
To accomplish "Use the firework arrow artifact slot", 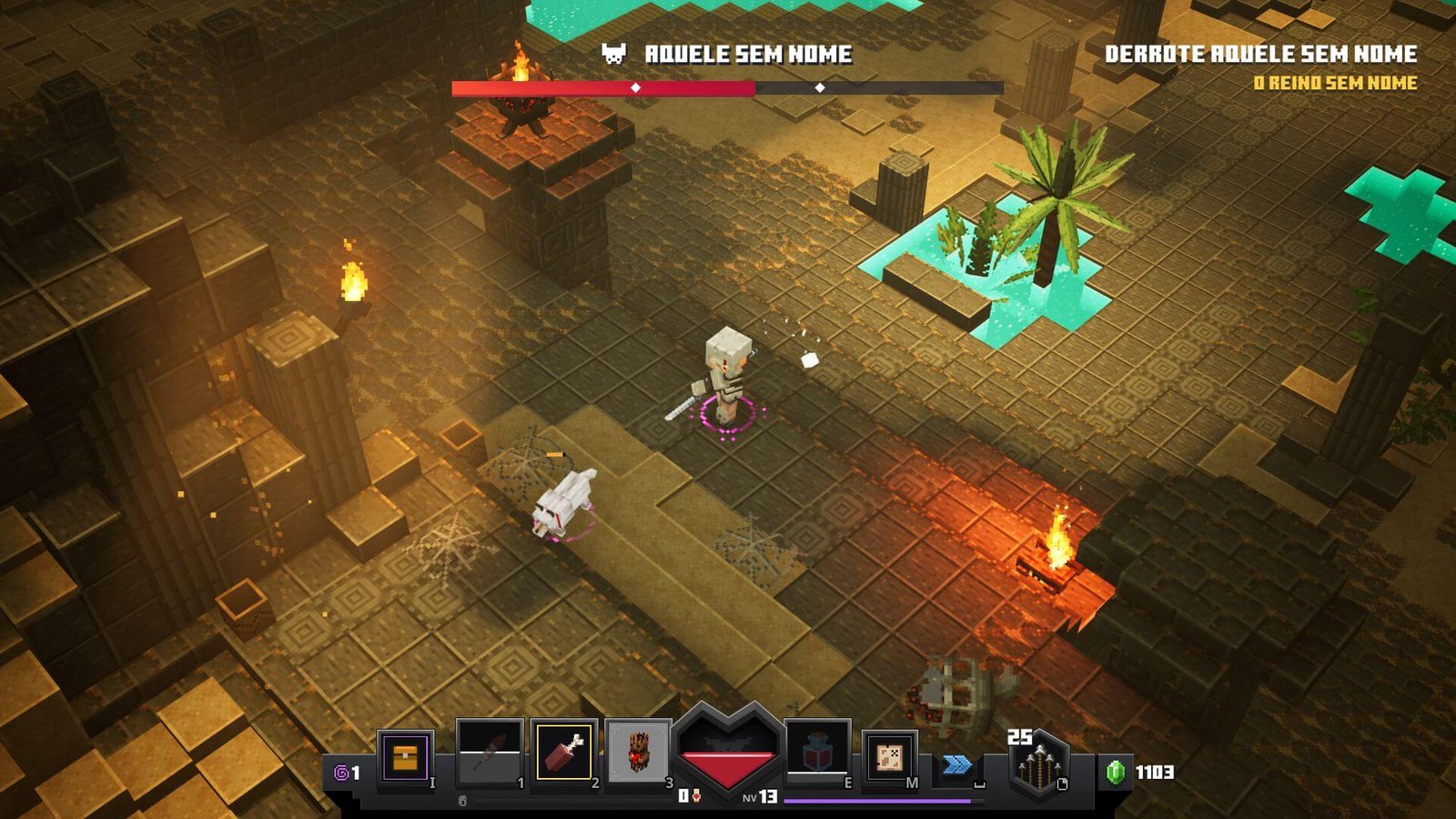I will [x=490, y=752].
